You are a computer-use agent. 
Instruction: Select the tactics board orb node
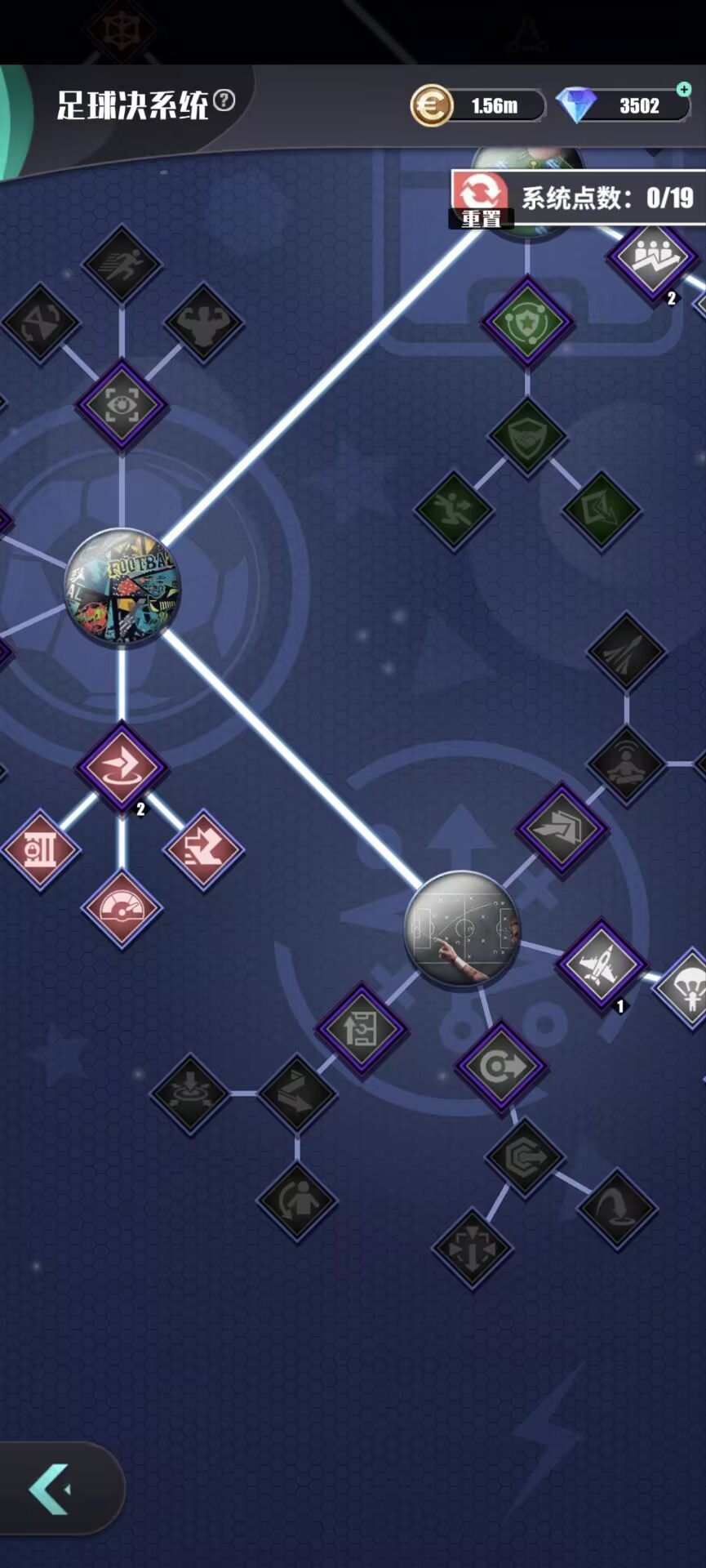pos(462,929)
